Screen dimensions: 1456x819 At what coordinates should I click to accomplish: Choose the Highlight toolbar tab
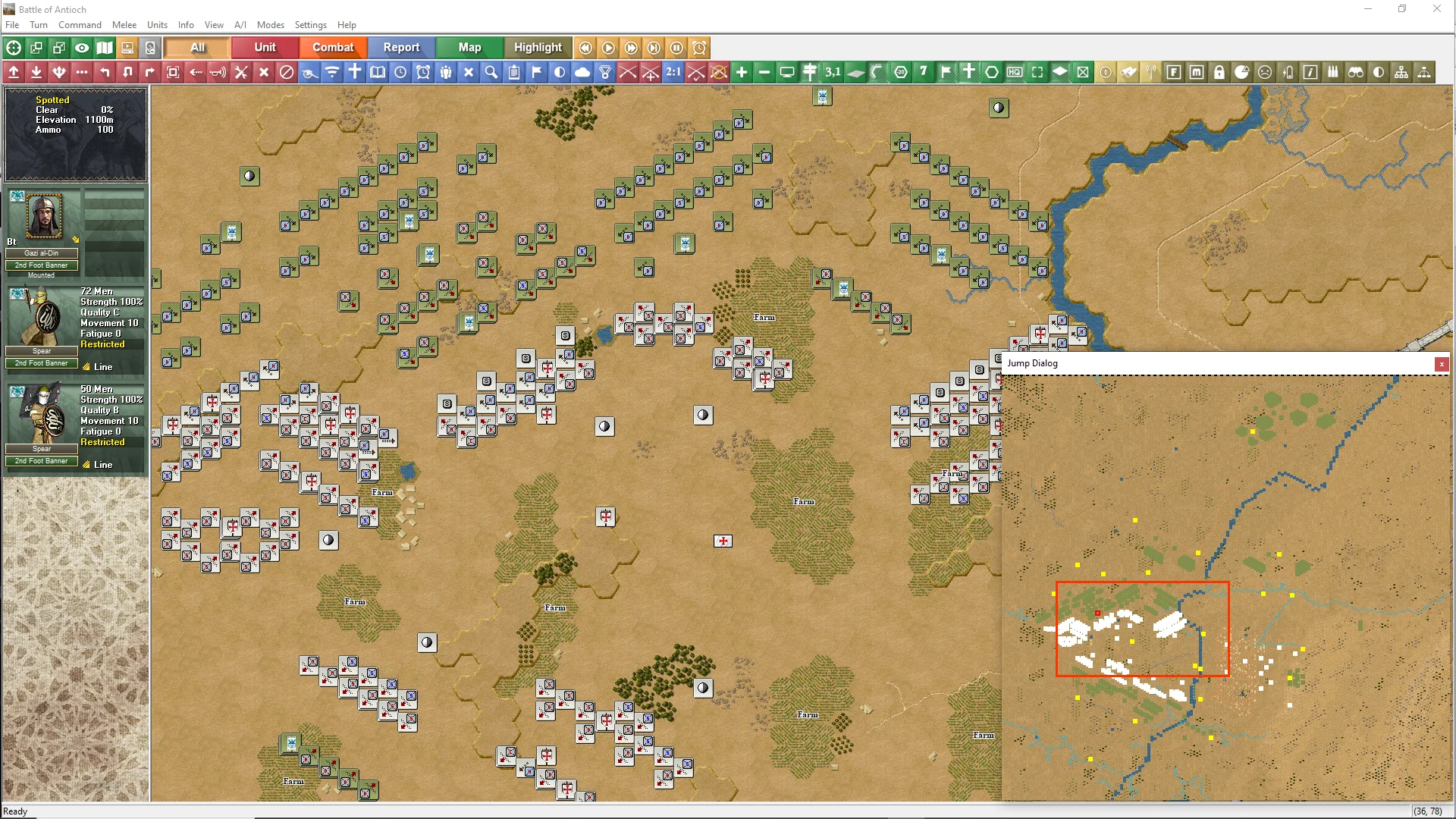pos(538,47)
